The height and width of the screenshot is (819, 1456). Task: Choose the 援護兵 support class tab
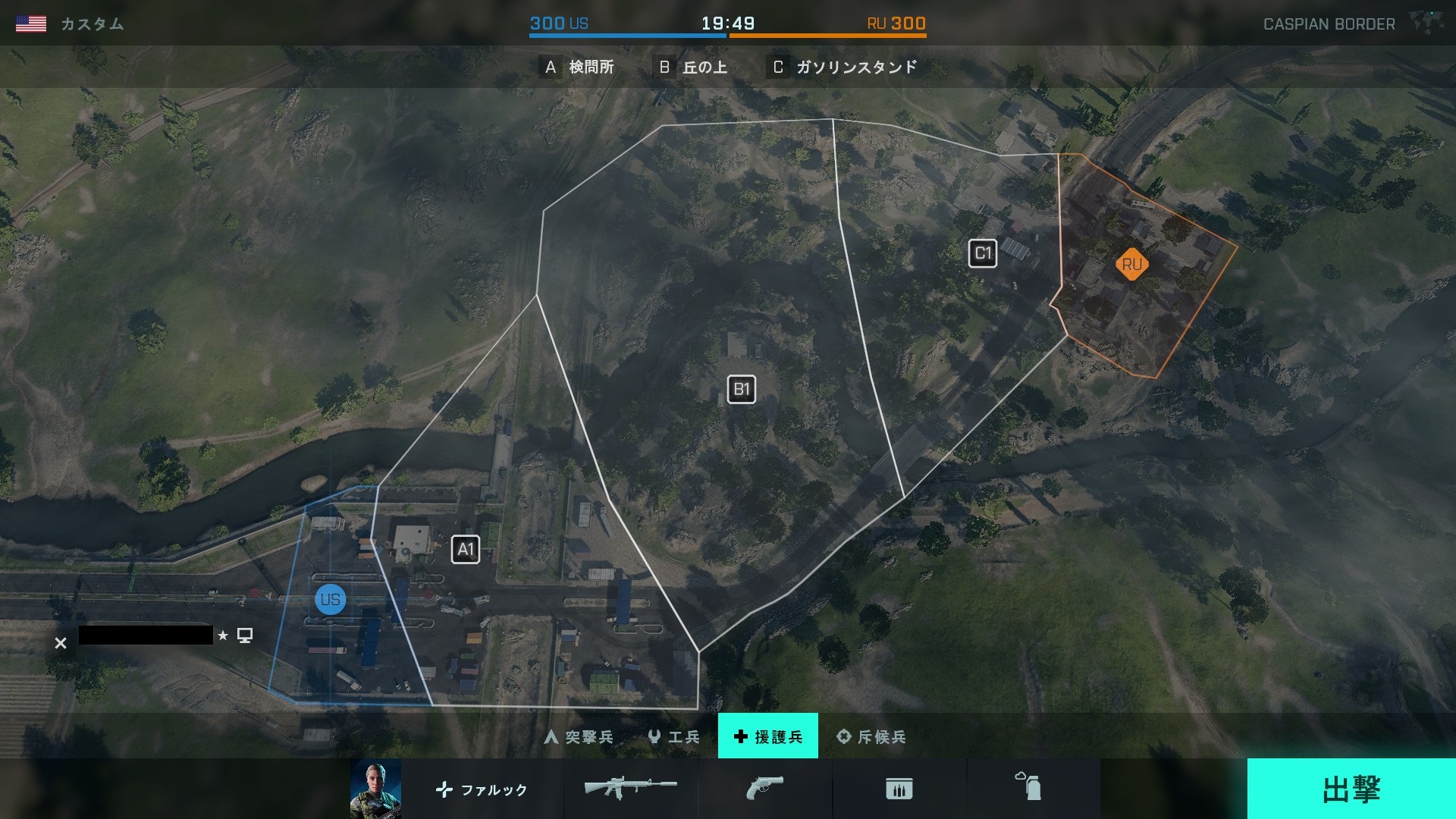pyautogui.click(x=767, y=736)
